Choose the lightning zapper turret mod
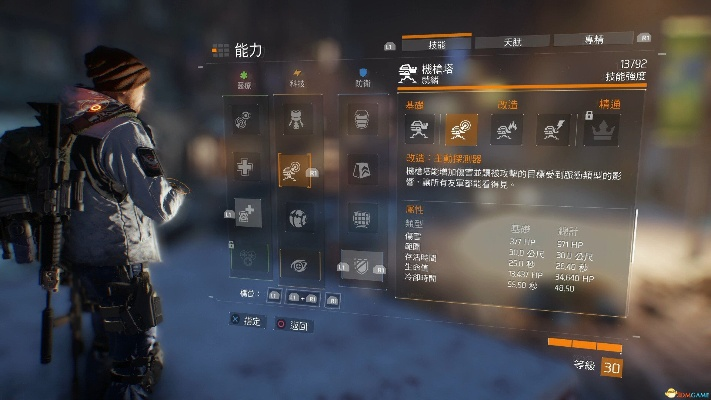This screenshot has height=400, width=711. click(x=553, y=128)
